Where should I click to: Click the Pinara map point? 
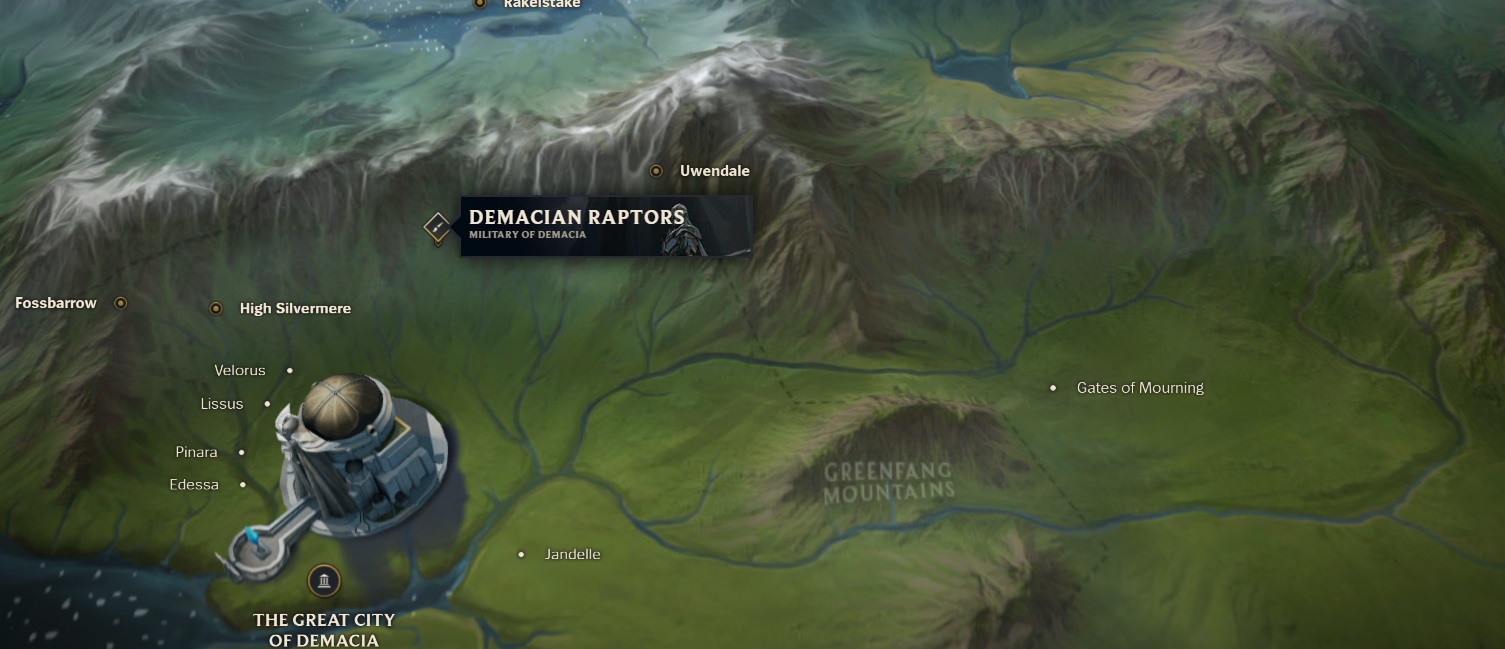[241, 453]
